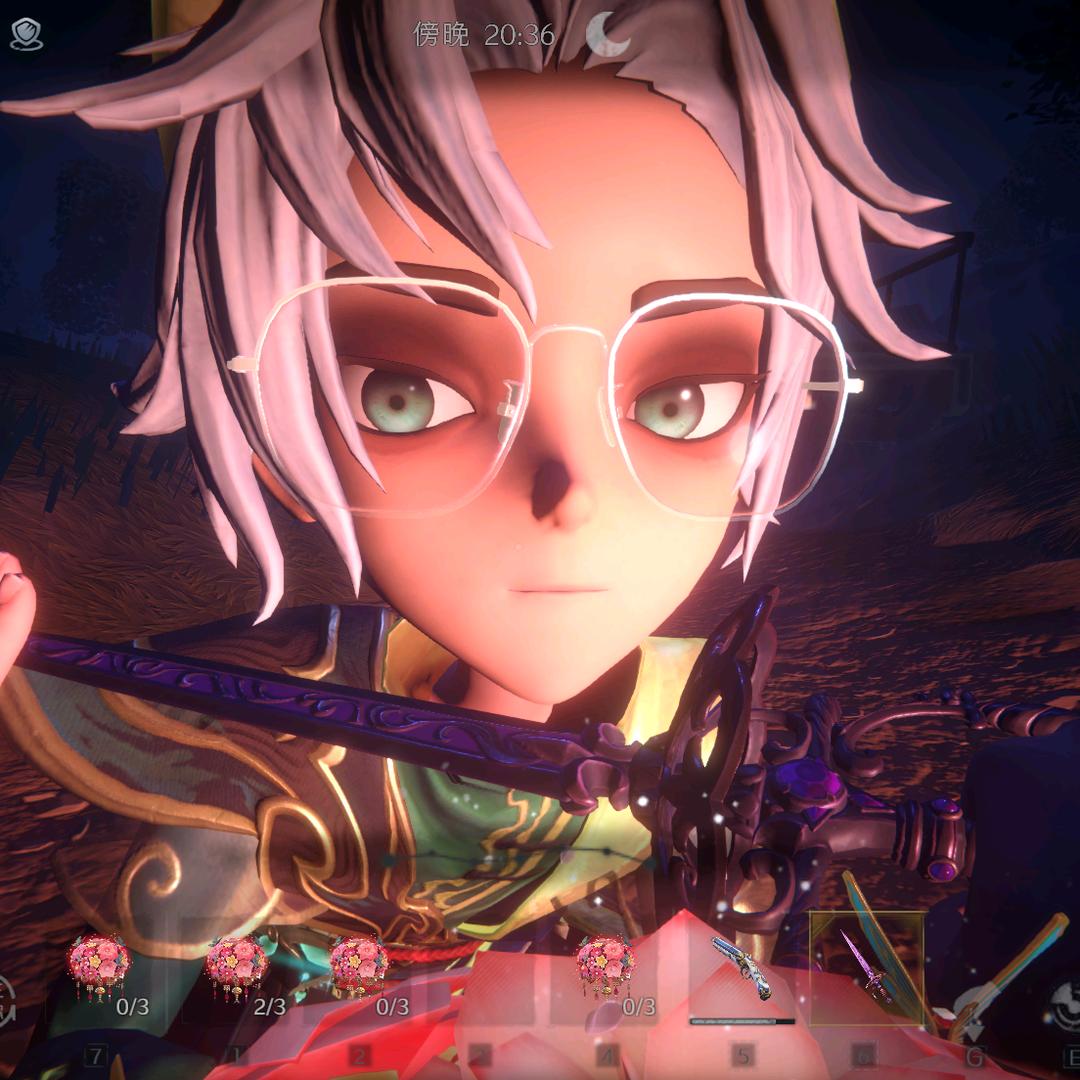Choose the flower lantern in slot 7
The height and width of the screenshot is (1080, 1080).
click(x=99, y=966)
